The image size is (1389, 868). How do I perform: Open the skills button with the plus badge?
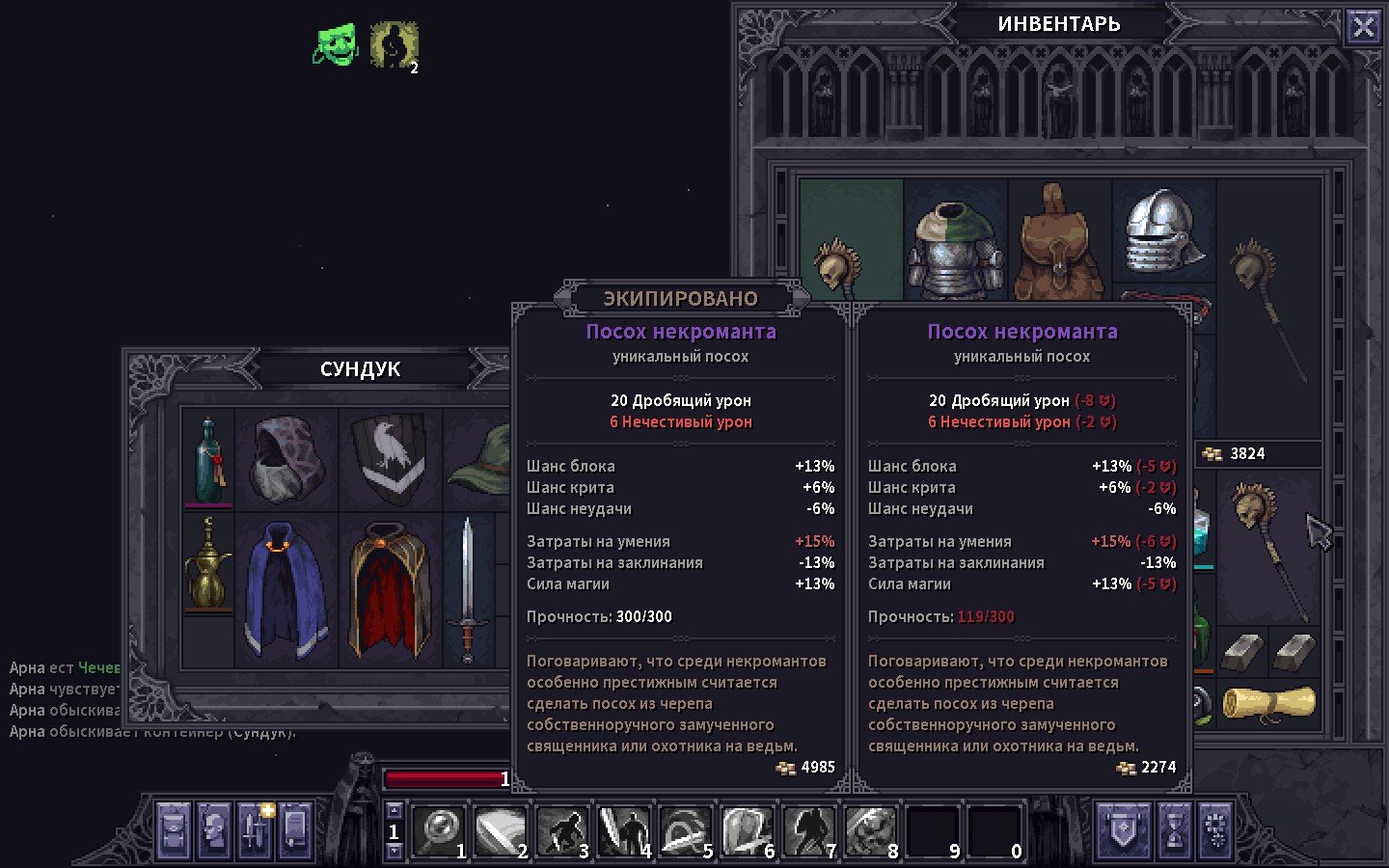pos(256,829)
